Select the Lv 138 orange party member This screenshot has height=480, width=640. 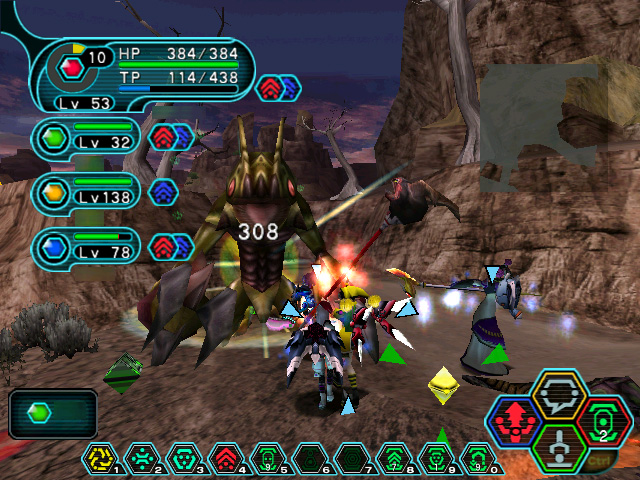86,192
